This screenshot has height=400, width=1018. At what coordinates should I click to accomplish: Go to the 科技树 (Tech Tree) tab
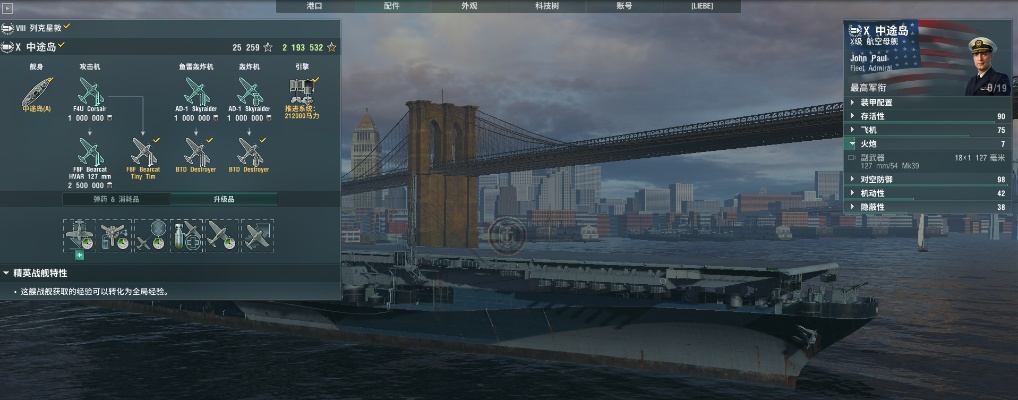(546, 6)
